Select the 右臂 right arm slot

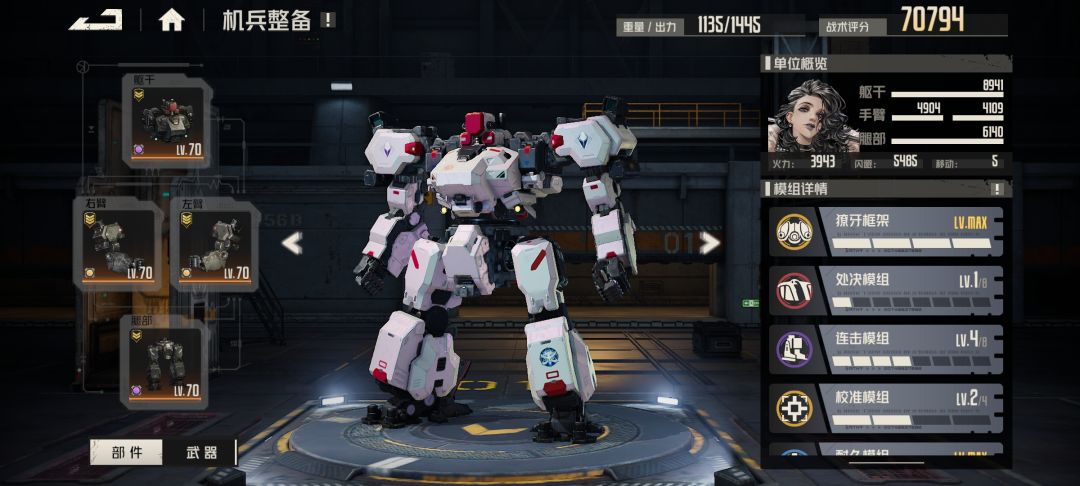click(x=118, y=245)
